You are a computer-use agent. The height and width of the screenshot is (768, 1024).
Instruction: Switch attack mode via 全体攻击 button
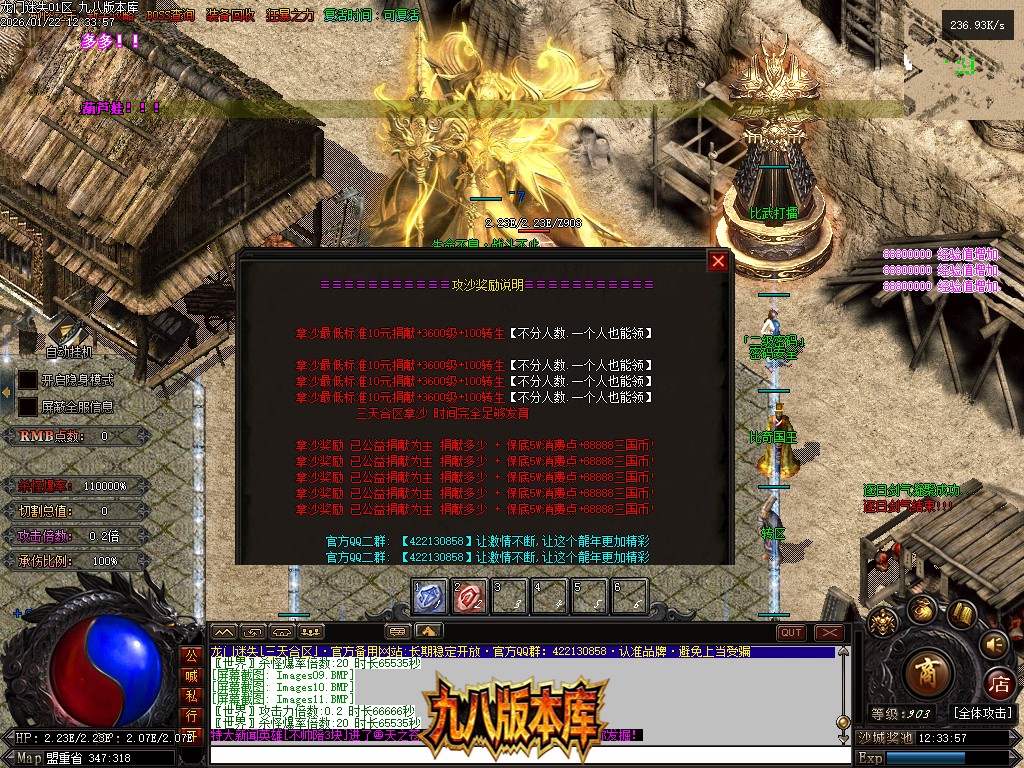point(982,713)
